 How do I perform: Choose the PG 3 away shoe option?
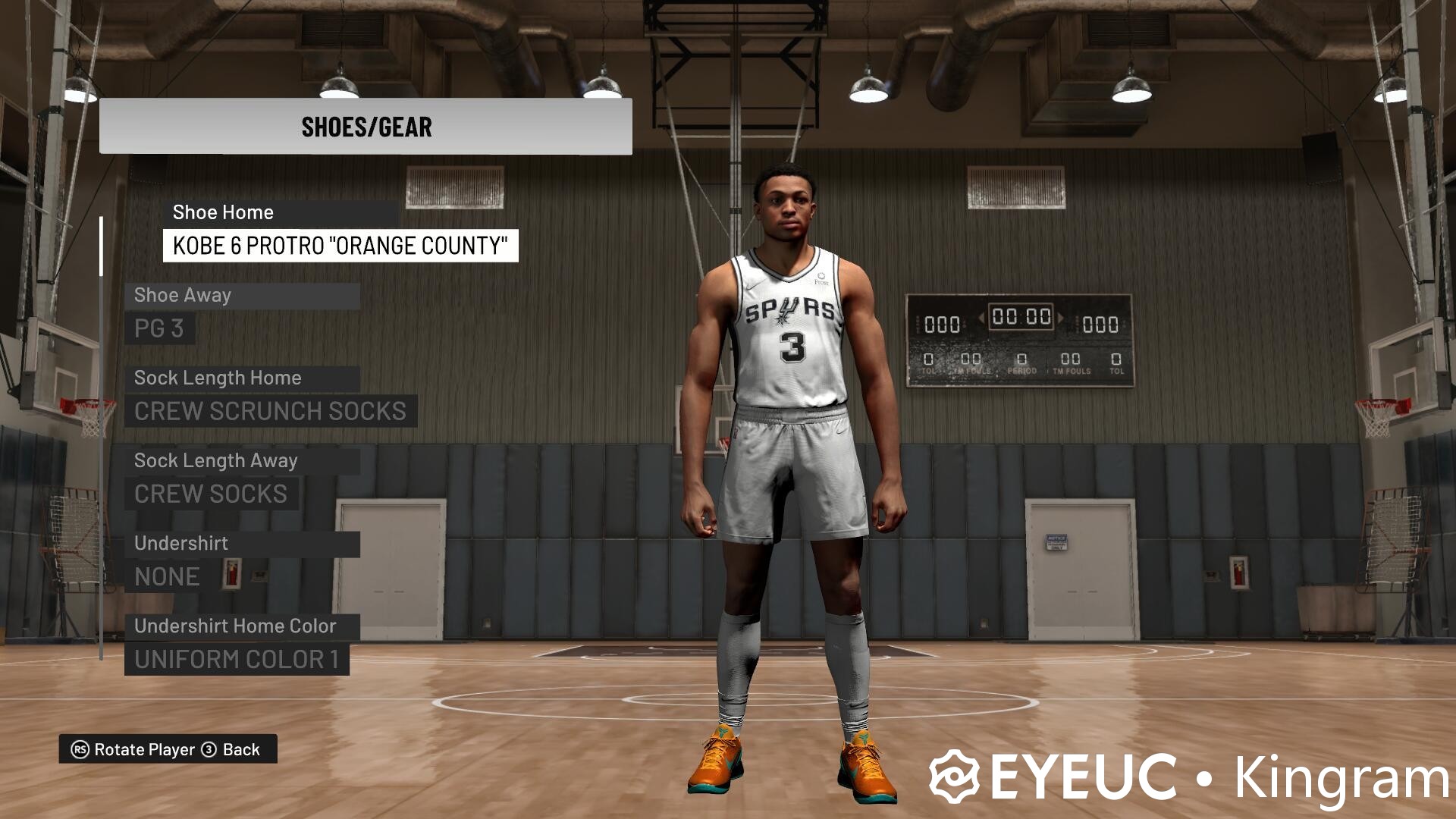[x=159, y=328]
